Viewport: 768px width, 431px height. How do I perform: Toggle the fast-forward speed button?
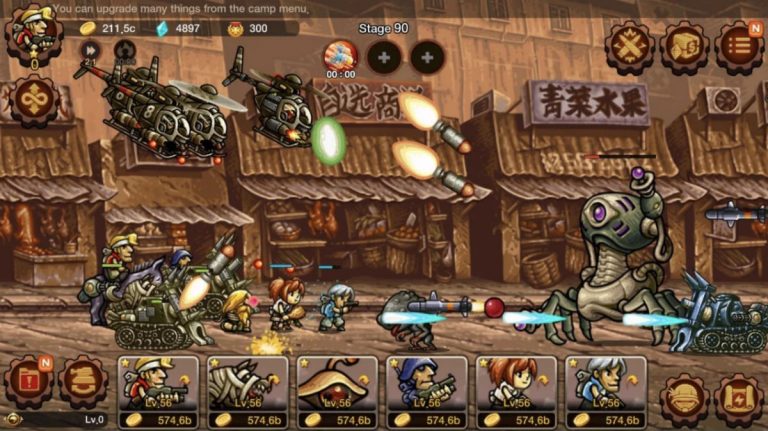90,50
